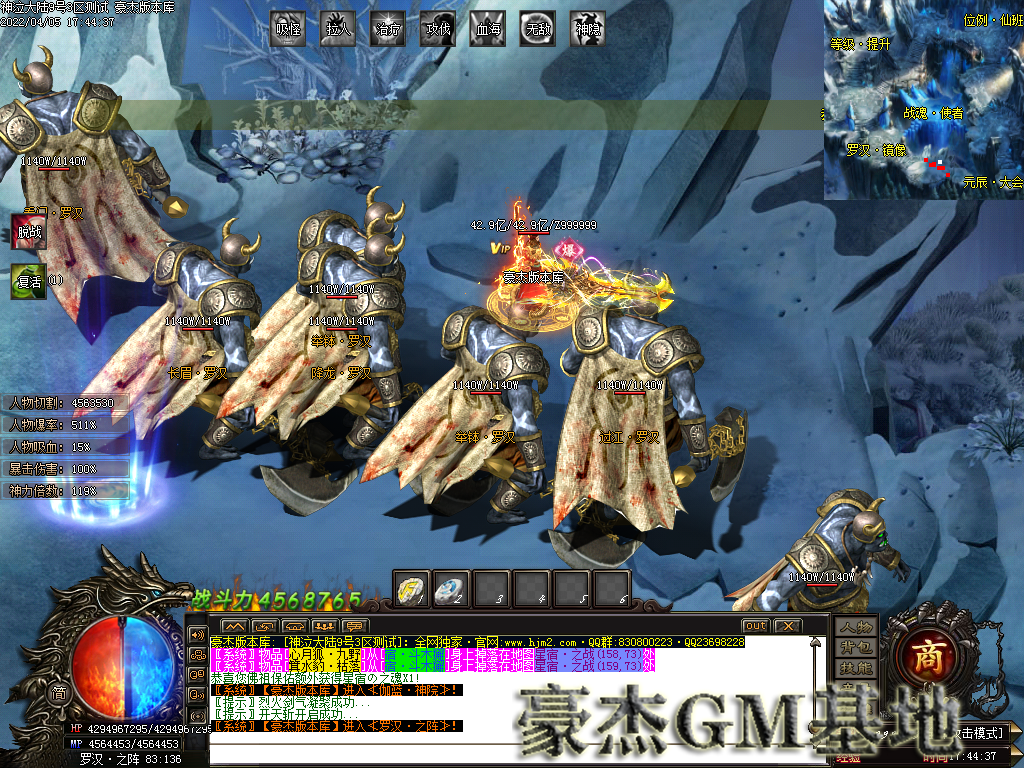Image resolution: width=1024 pixels, height=768 pixels.
Task: Trigger the 攻伐 skill icon
Action: [438, 29]
